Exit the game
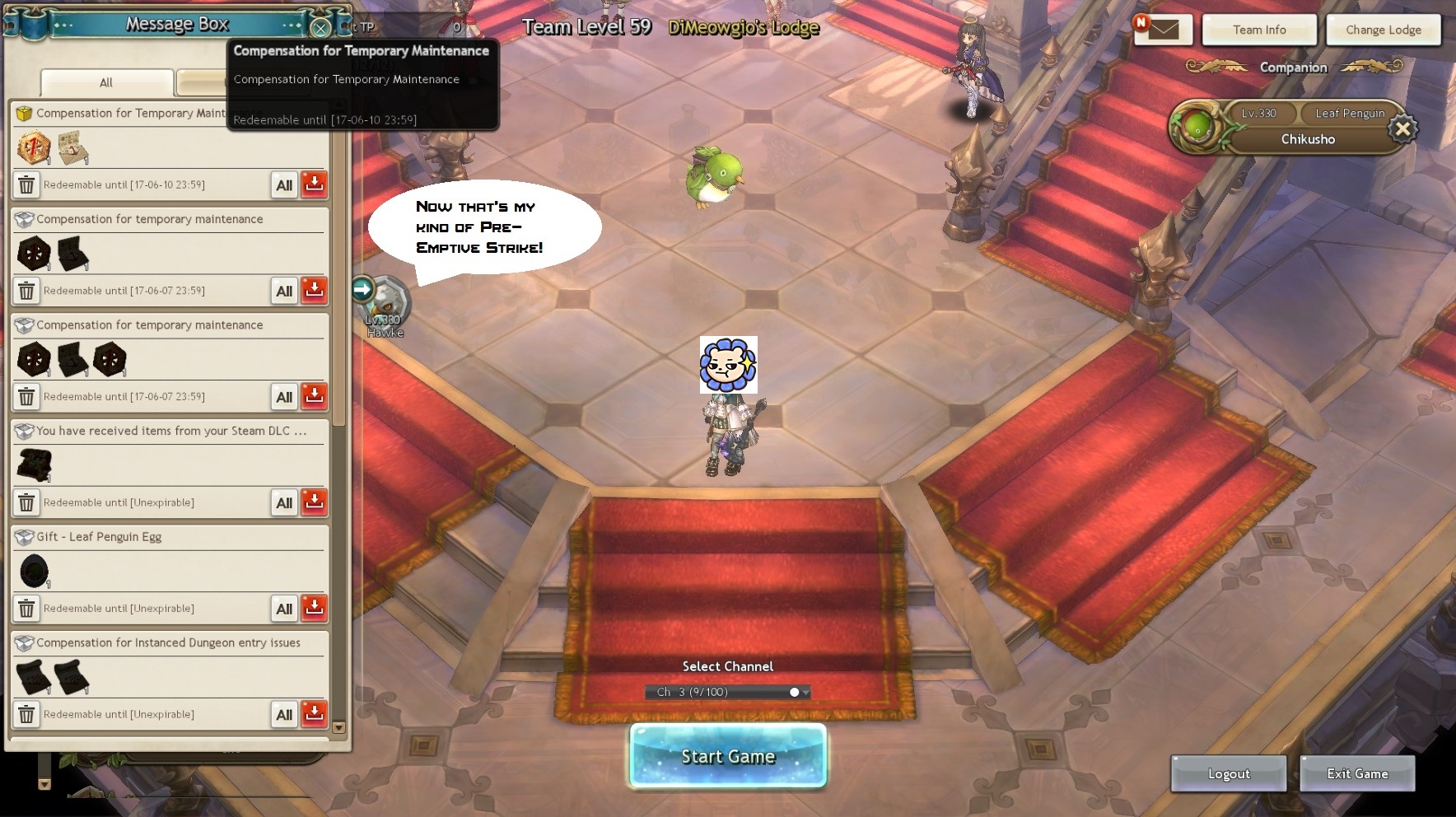Viewport: 1456px width, 817px height. (x=1356, y=773)
